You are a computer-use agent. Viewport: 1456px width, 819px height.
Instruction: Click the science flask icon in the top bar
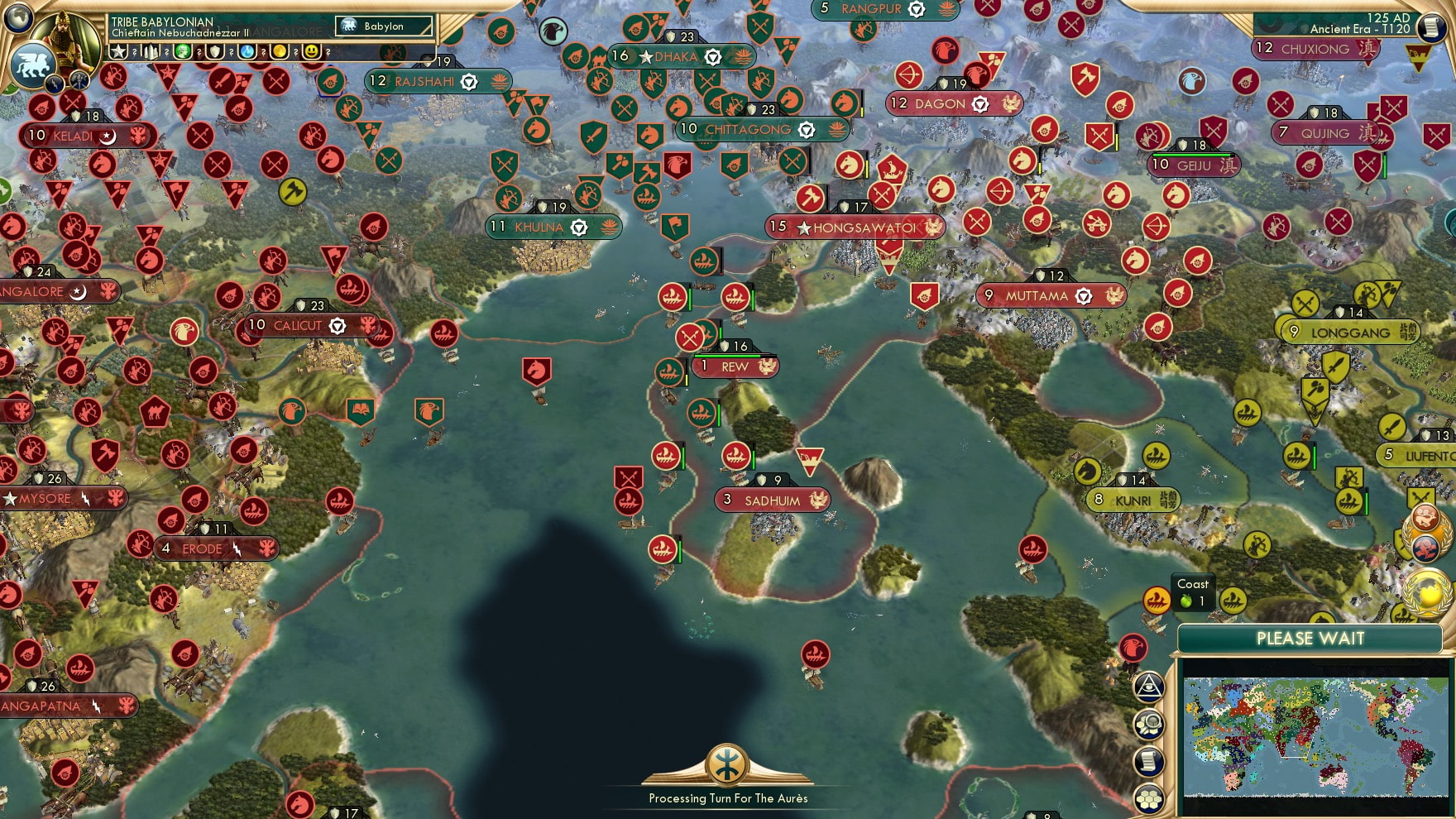click(246, 50)
